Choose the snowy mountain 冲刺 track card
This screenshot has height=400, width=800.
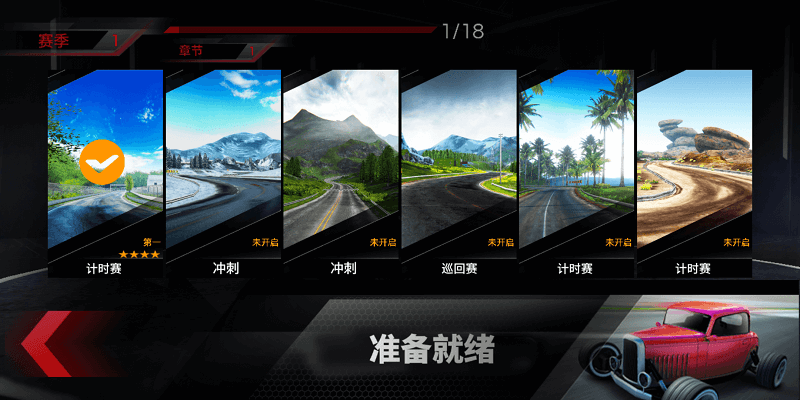point(222,172)
